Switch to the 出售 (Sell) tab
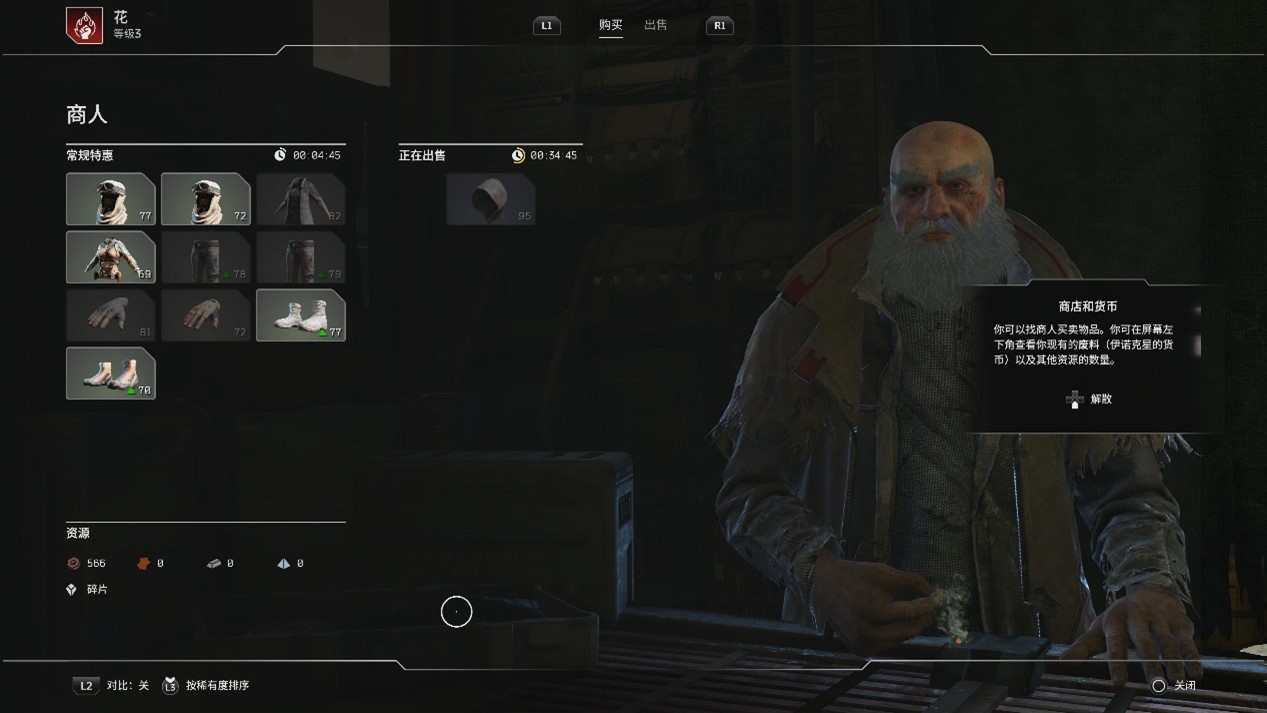 [655, 25]
